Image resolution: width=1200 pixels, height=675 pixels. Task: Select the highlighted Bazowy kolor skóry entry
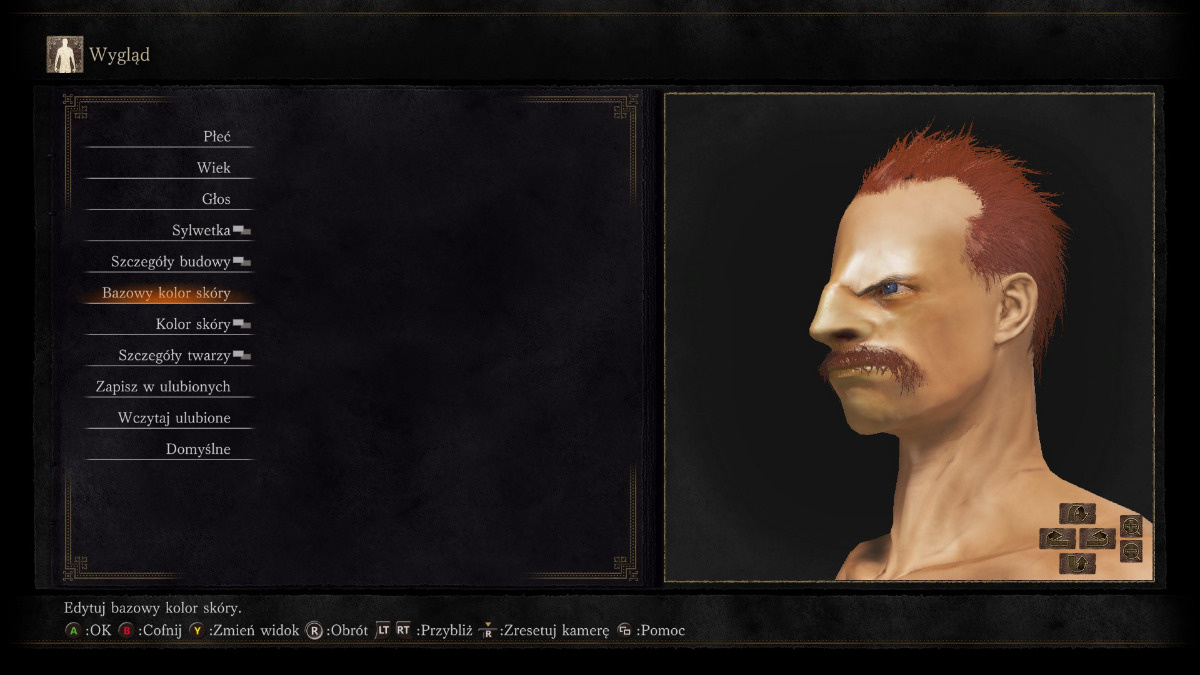coord(166,293)
